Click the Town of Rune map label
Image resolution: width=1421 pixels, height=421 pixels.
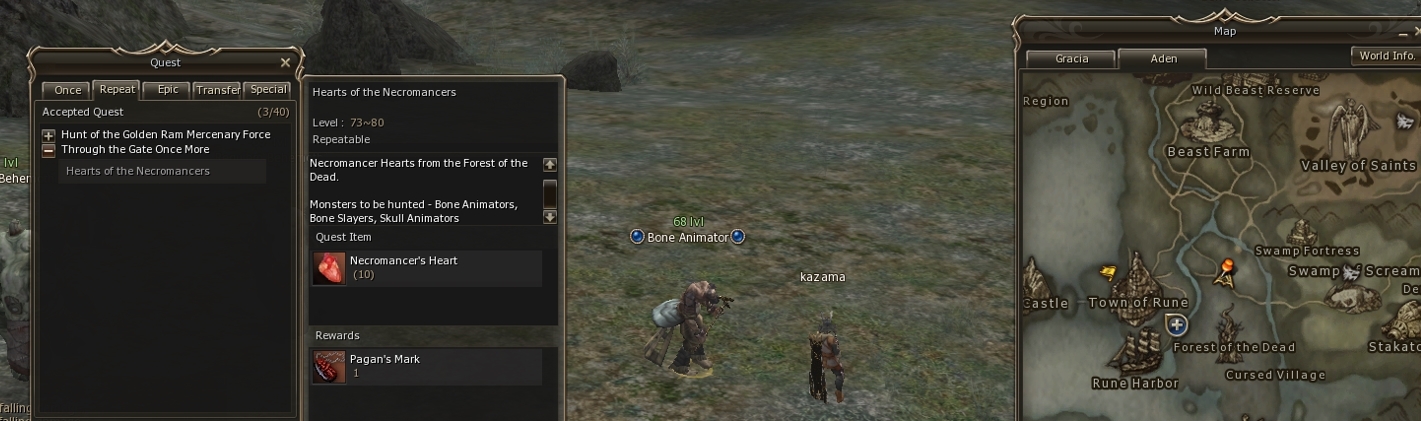pos(1138,303)
